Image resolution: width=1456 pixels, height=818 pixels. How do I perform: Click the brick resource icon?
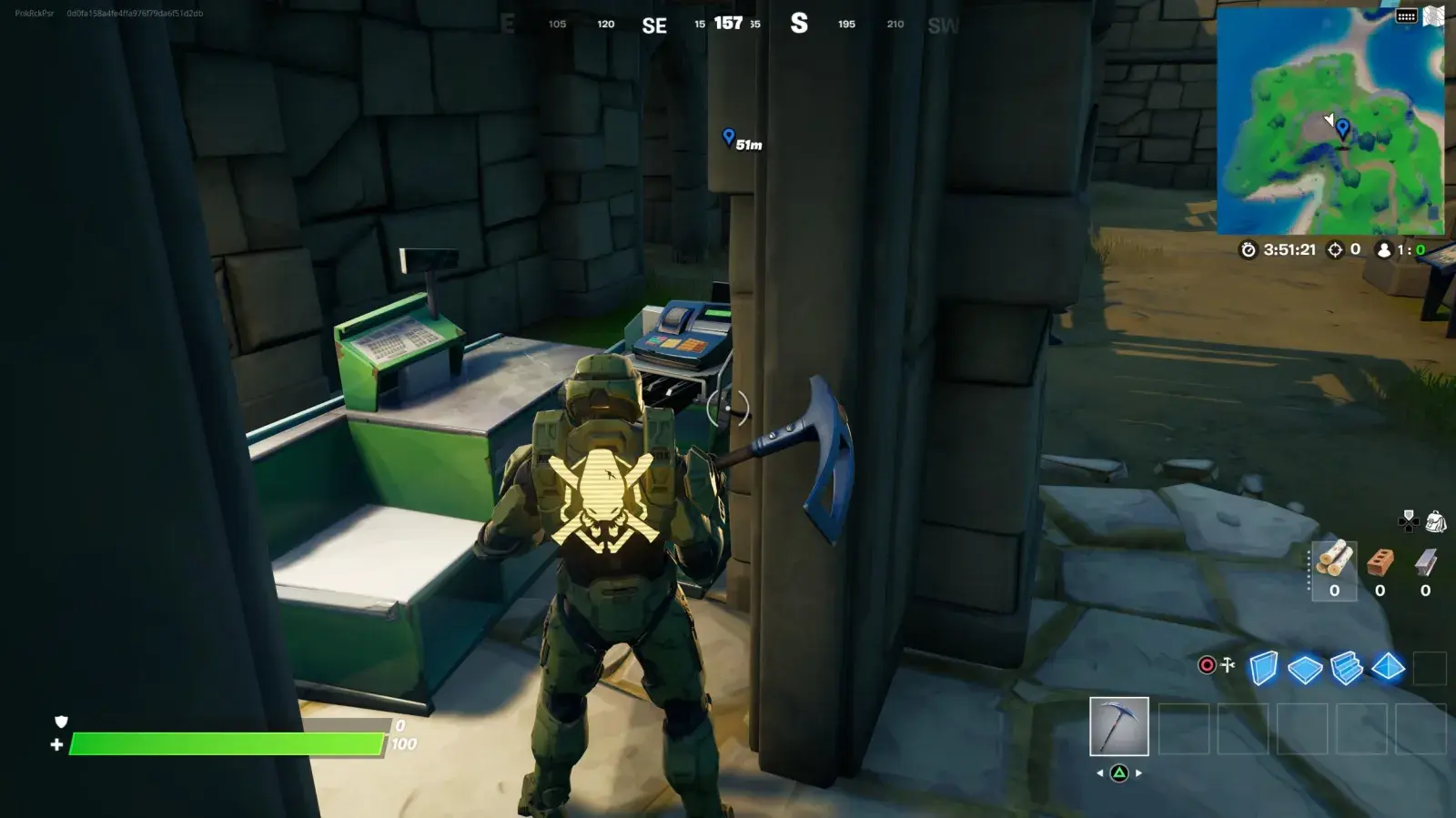click(x=1379, y=562)
